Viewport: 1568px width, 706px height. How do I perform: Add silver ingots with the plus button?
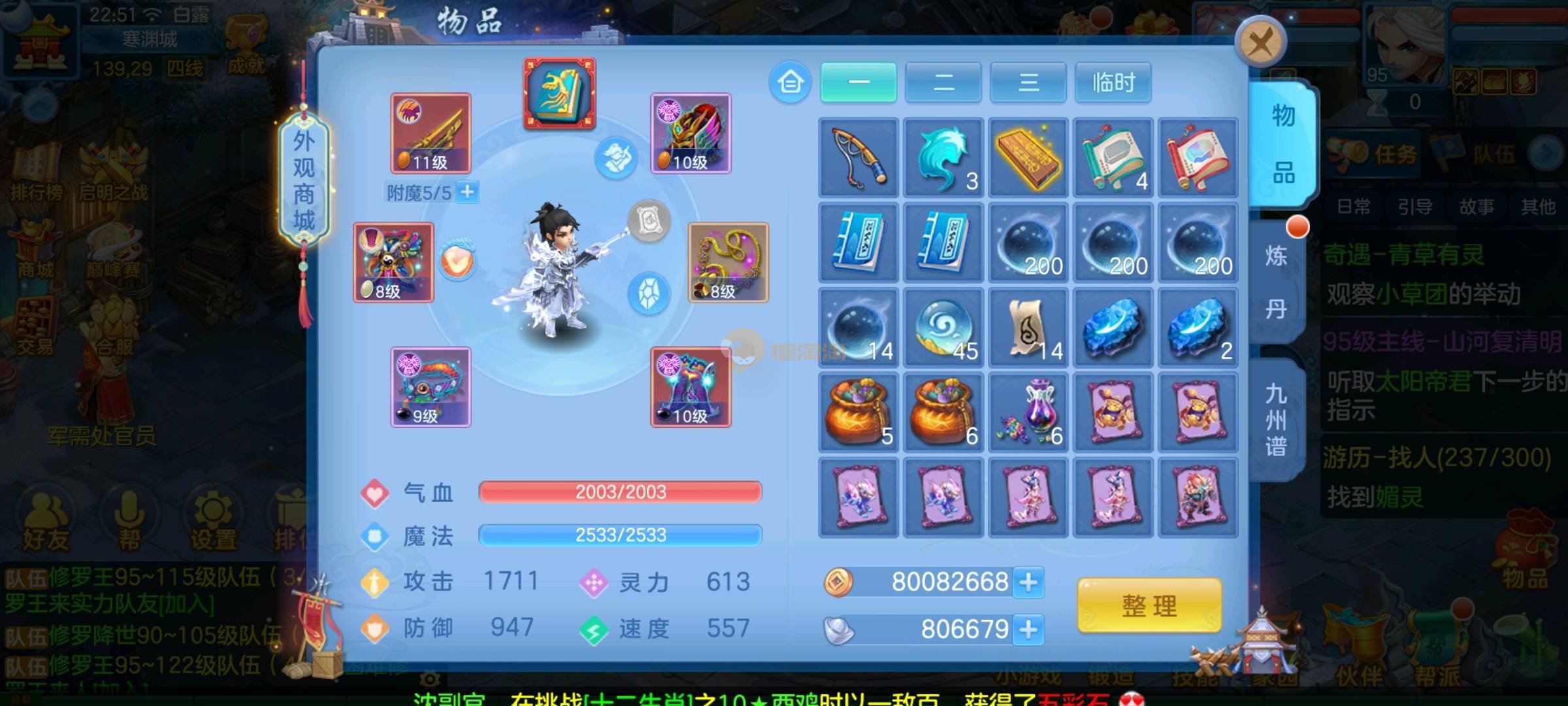tap(1028, 630)
